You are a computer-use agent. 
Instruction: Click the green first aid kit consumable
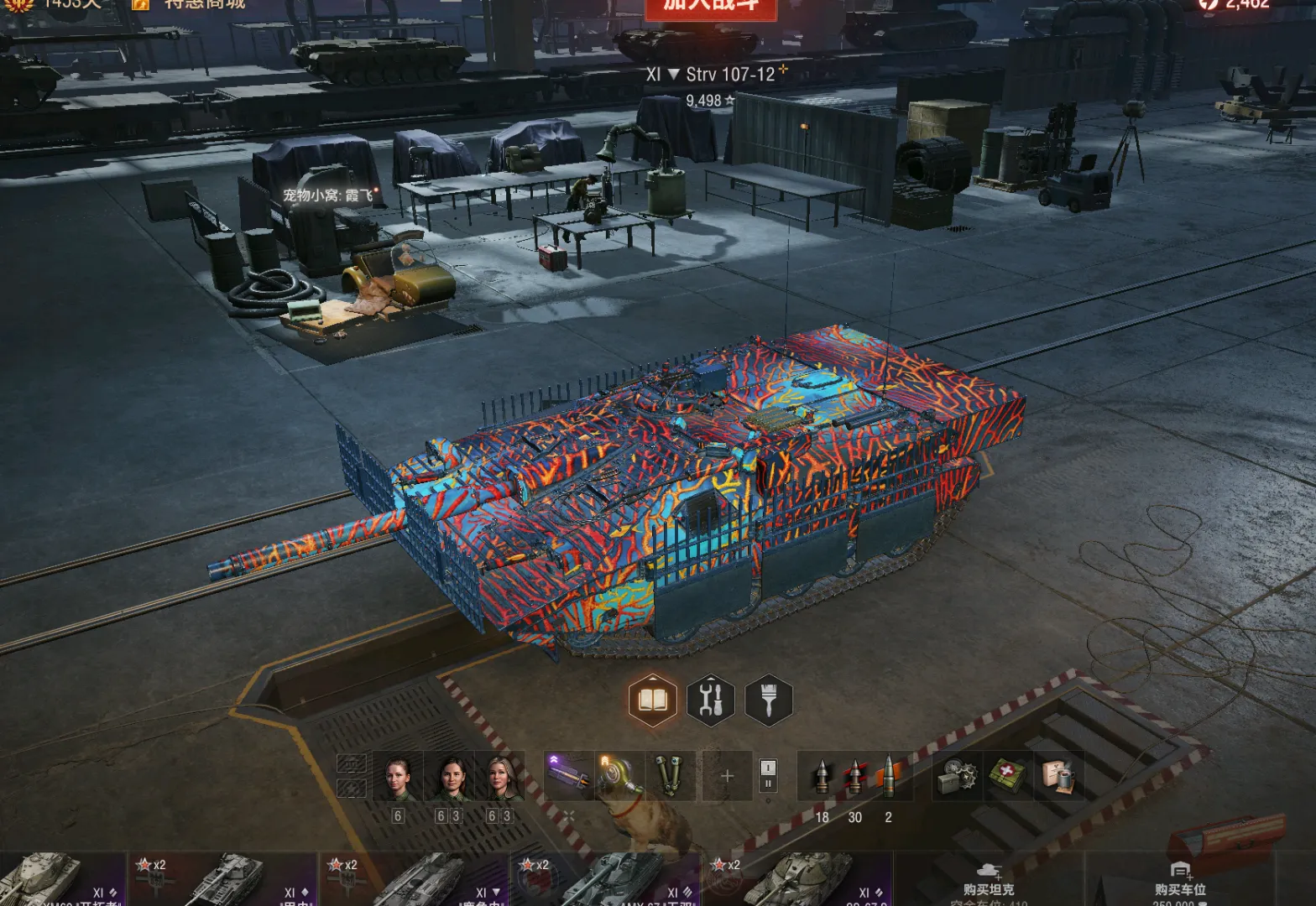pyautogui.click(x=1007, y=775)
